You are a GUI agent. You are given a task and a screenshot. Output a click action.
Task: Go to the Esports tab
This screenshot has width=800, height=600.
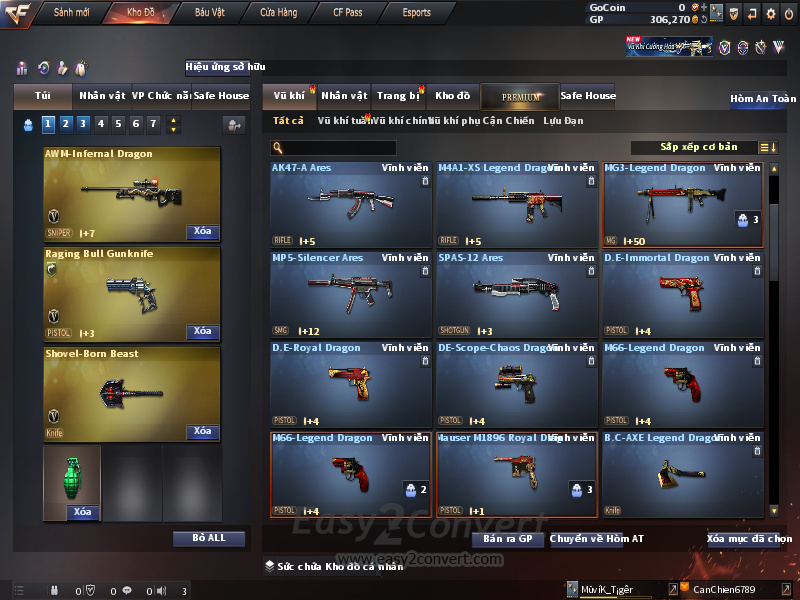pos(416,13)
